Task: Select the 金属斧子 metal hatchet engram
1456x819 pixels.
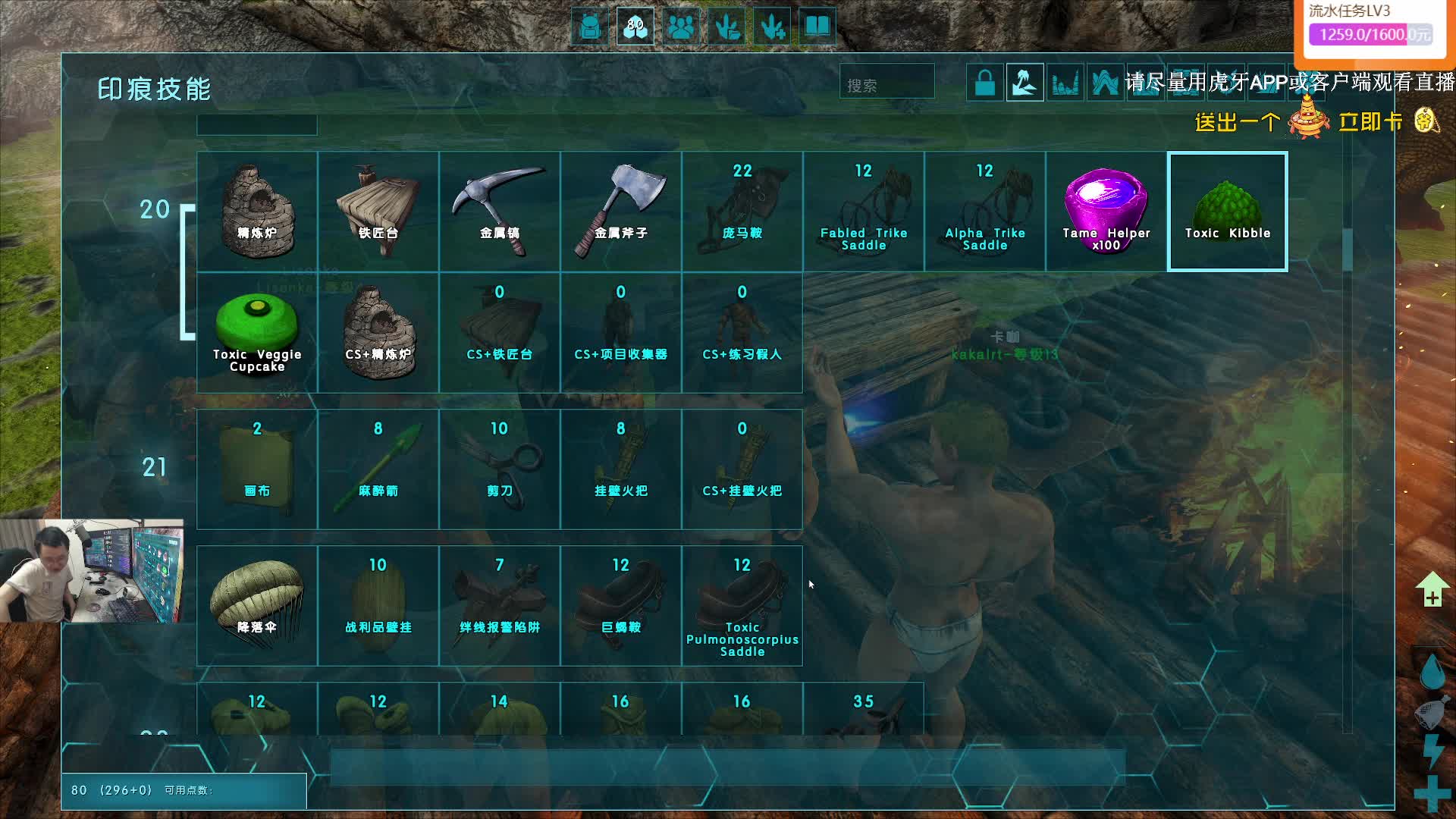Action: coord(620,211)
